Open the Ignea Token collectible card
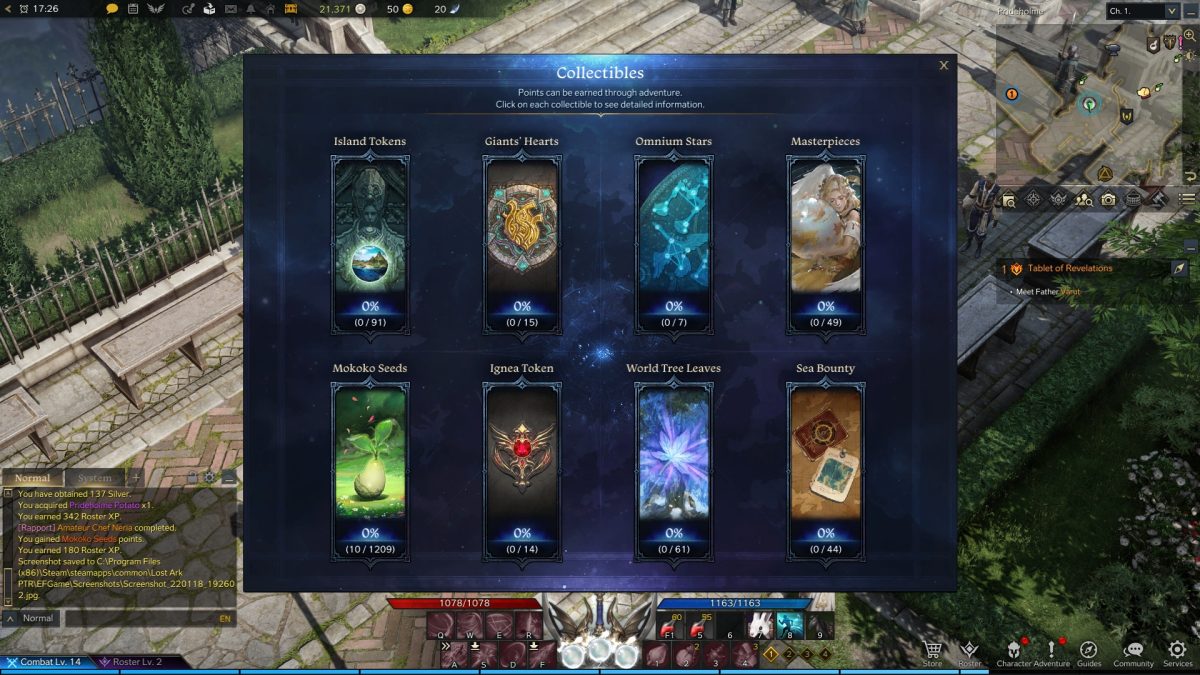This screenshot has height=675, width=1200. (522, 471)
